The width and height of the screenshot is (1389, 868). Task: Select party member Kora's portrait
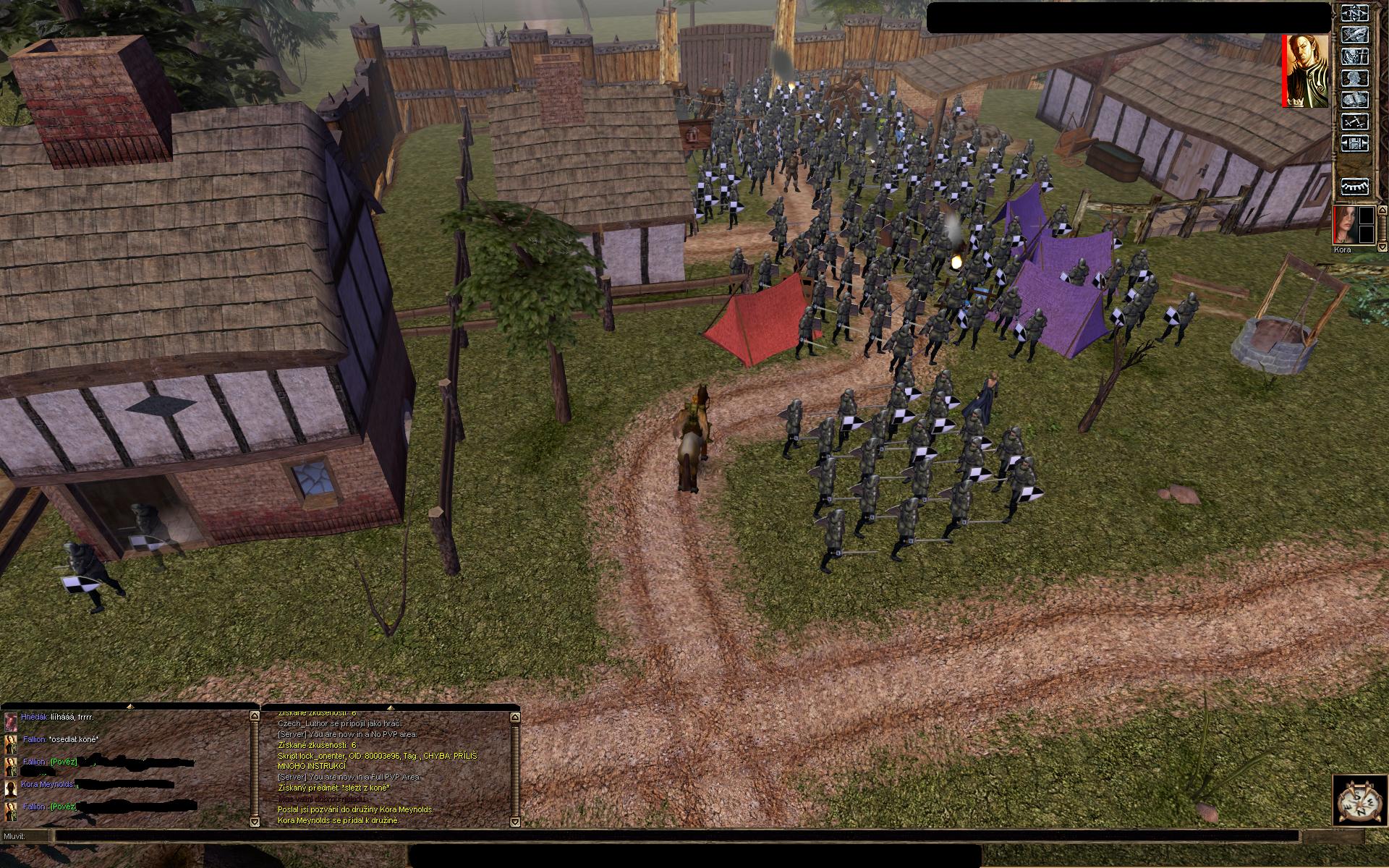1346,225
